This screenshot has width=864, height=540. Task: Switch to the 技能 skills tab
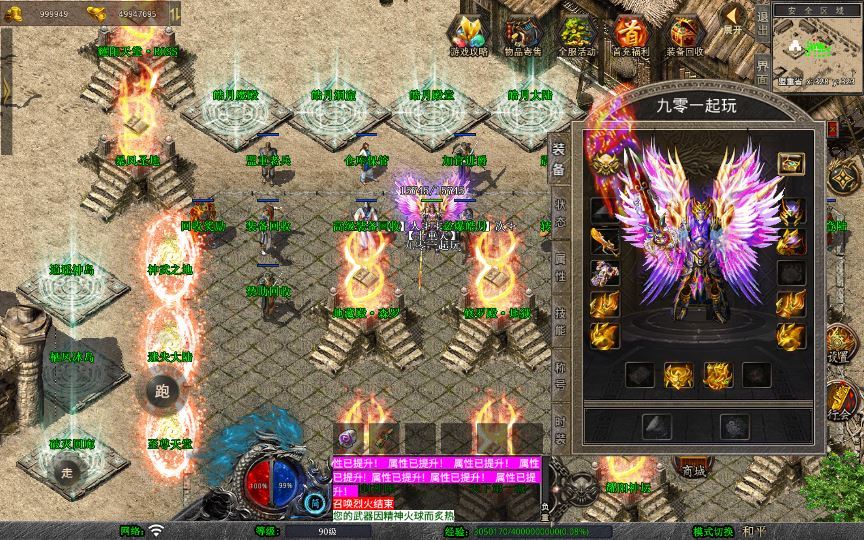coord(559,320)
